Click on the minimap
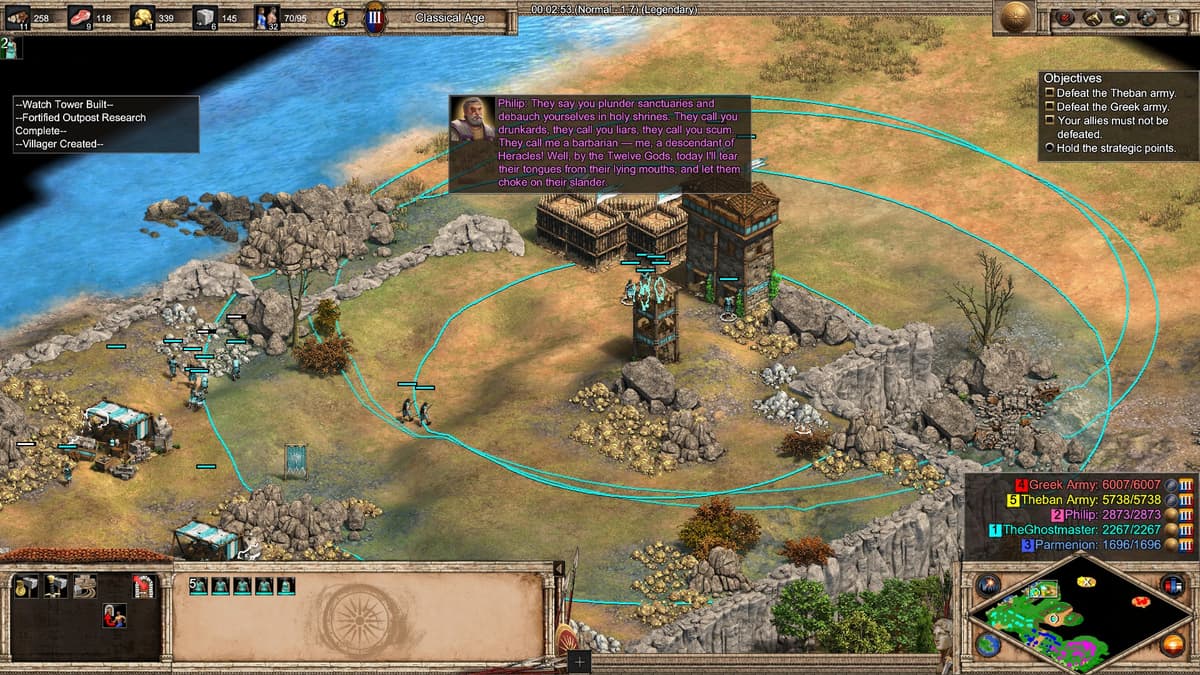This screenshot has width=1200, height=675. pos(1080,614)
